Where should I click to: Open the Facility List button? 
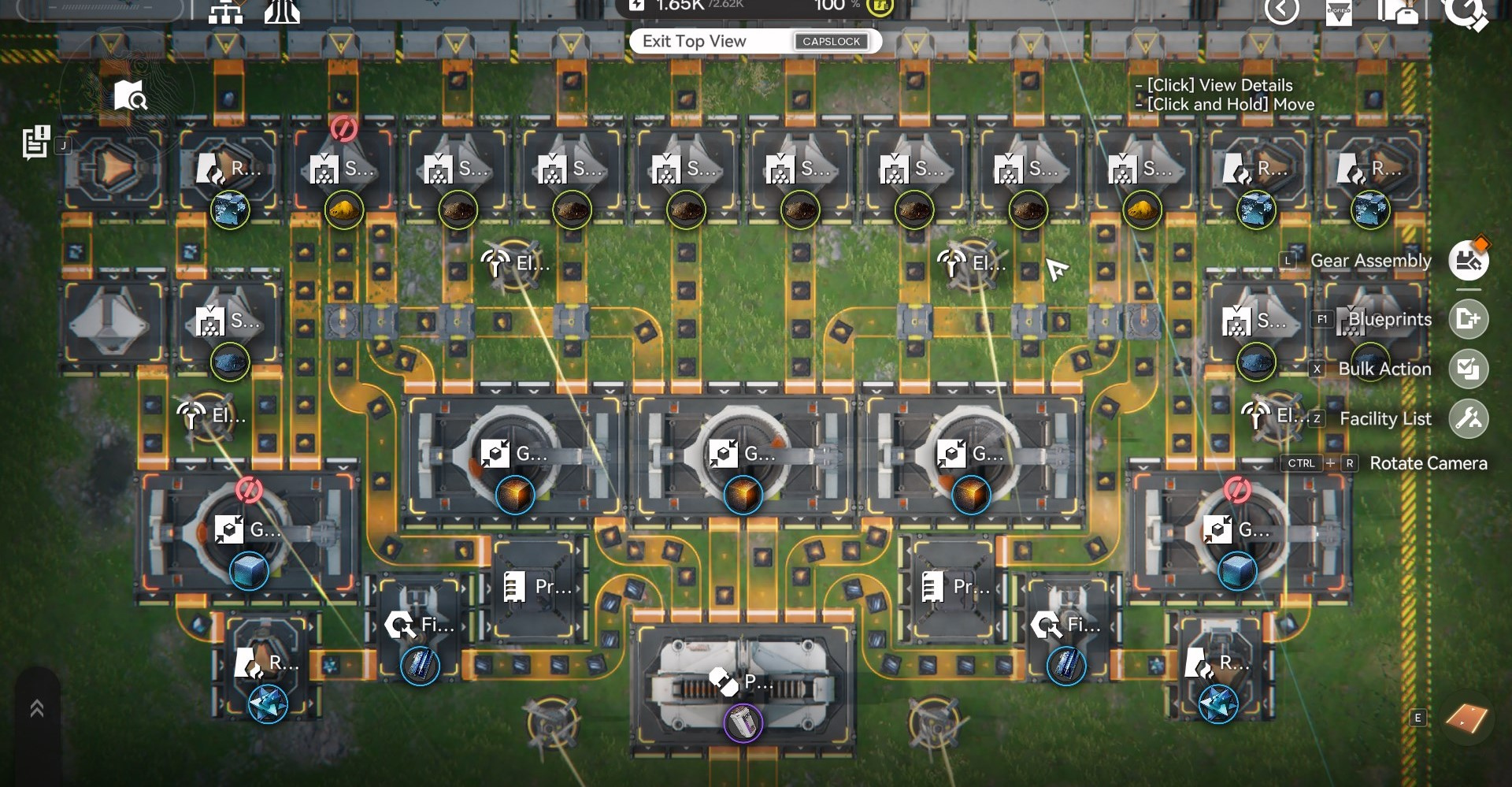(1468, 418)
